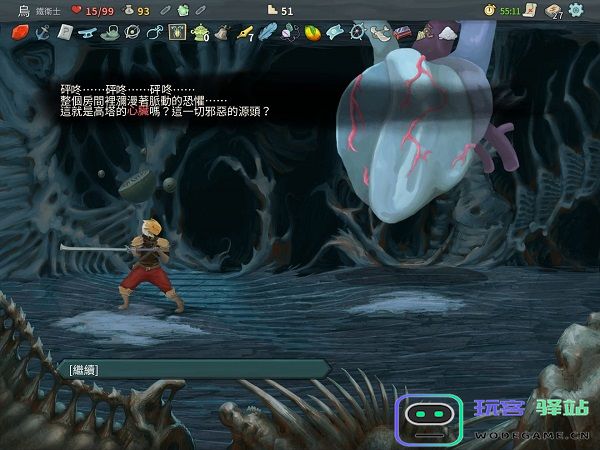Viewport: 600px width, 450px height.
Task: Inspect the red Burning Blood relic
Action: (18, 32)
